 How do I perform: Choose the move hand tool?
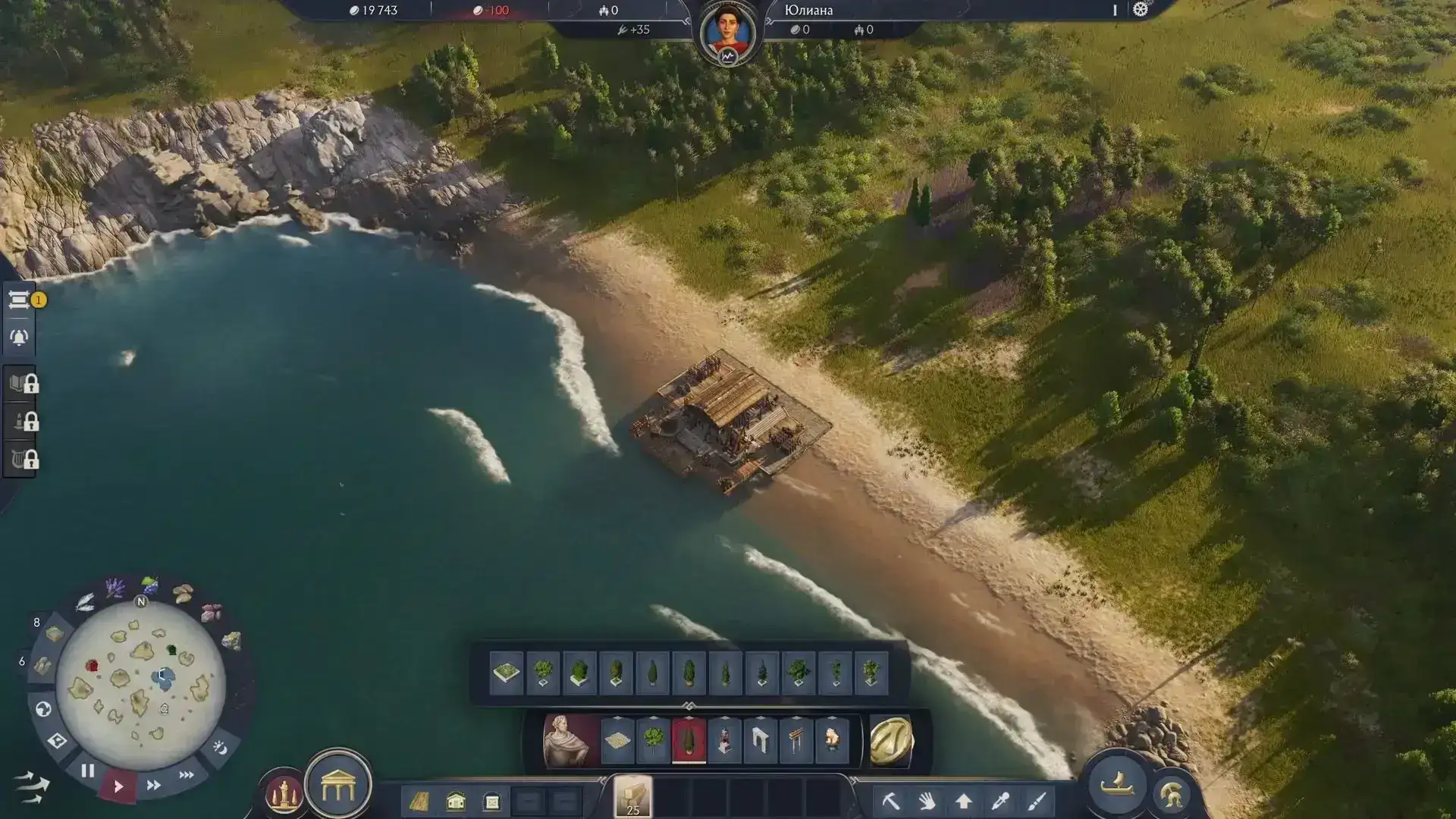927,801
